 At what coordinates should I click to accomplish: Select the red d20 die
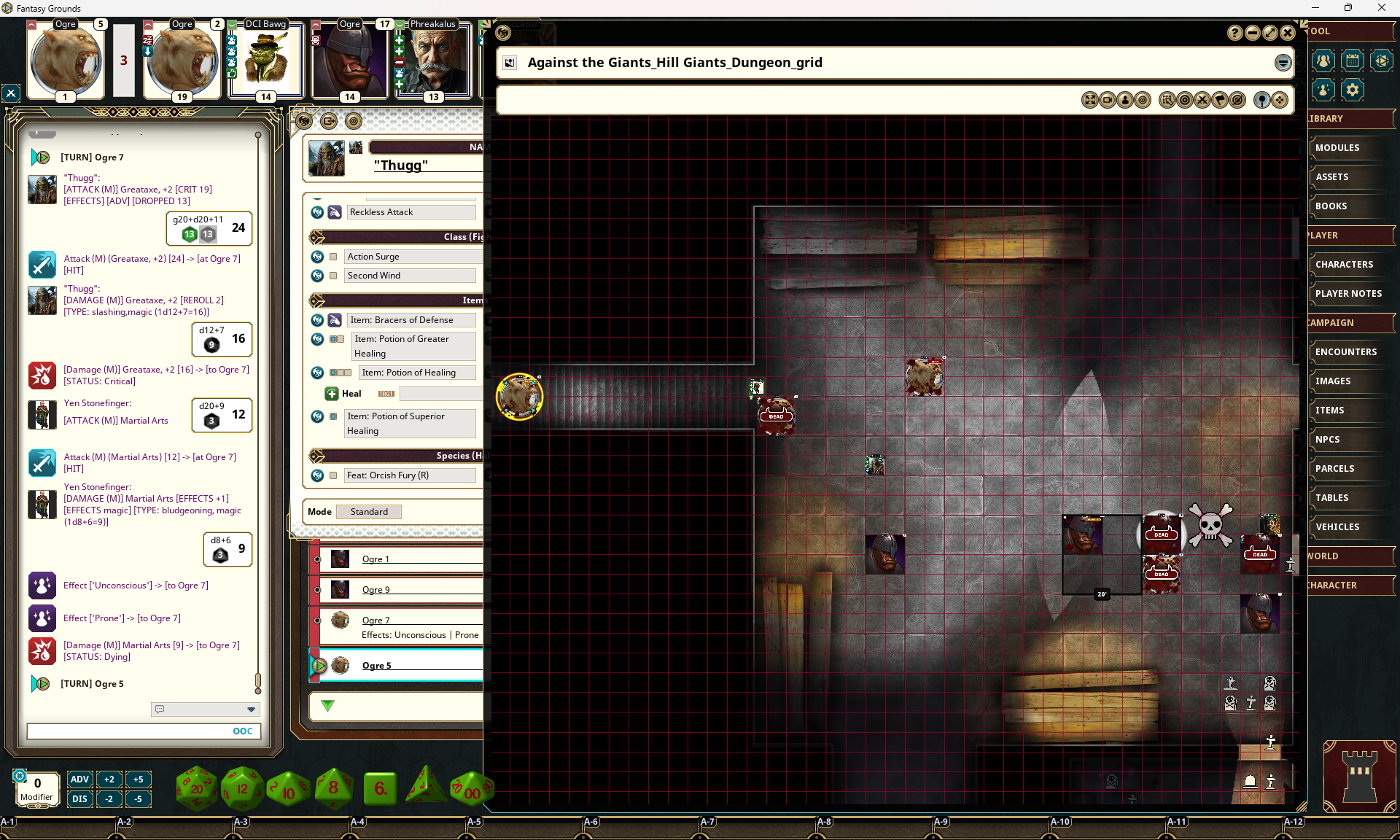(196, 788)
